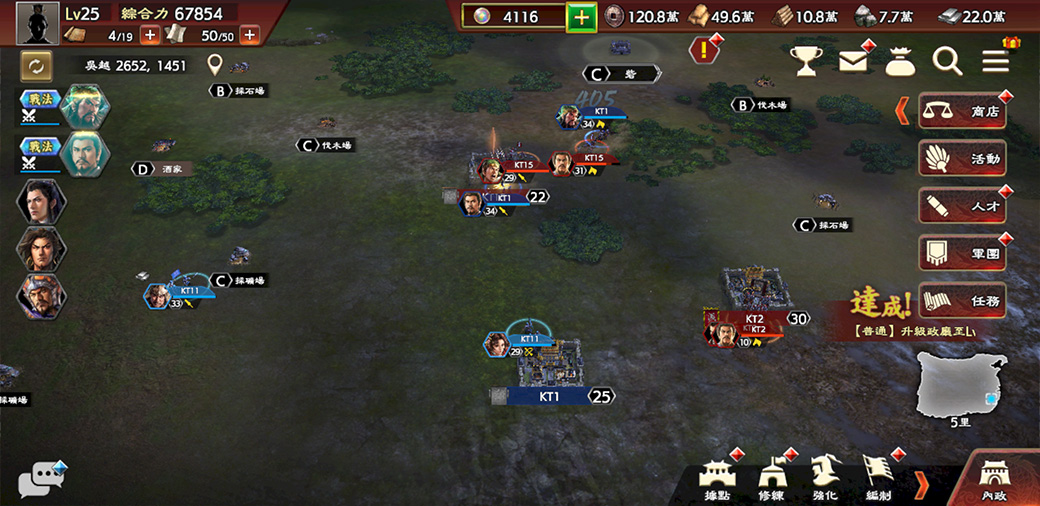Open the 修練 training button
The image size is (1040, 506).
(772, 479)
